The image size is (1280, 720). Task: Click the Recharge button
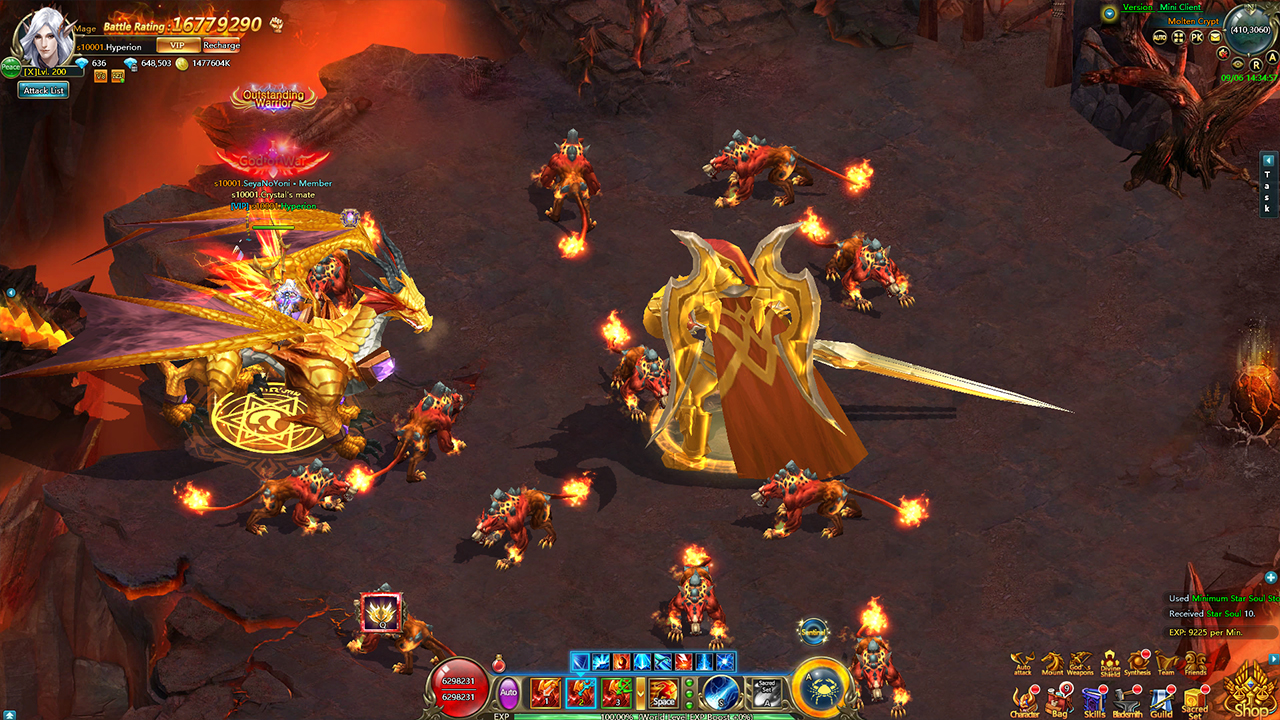[x=224, y=45]
